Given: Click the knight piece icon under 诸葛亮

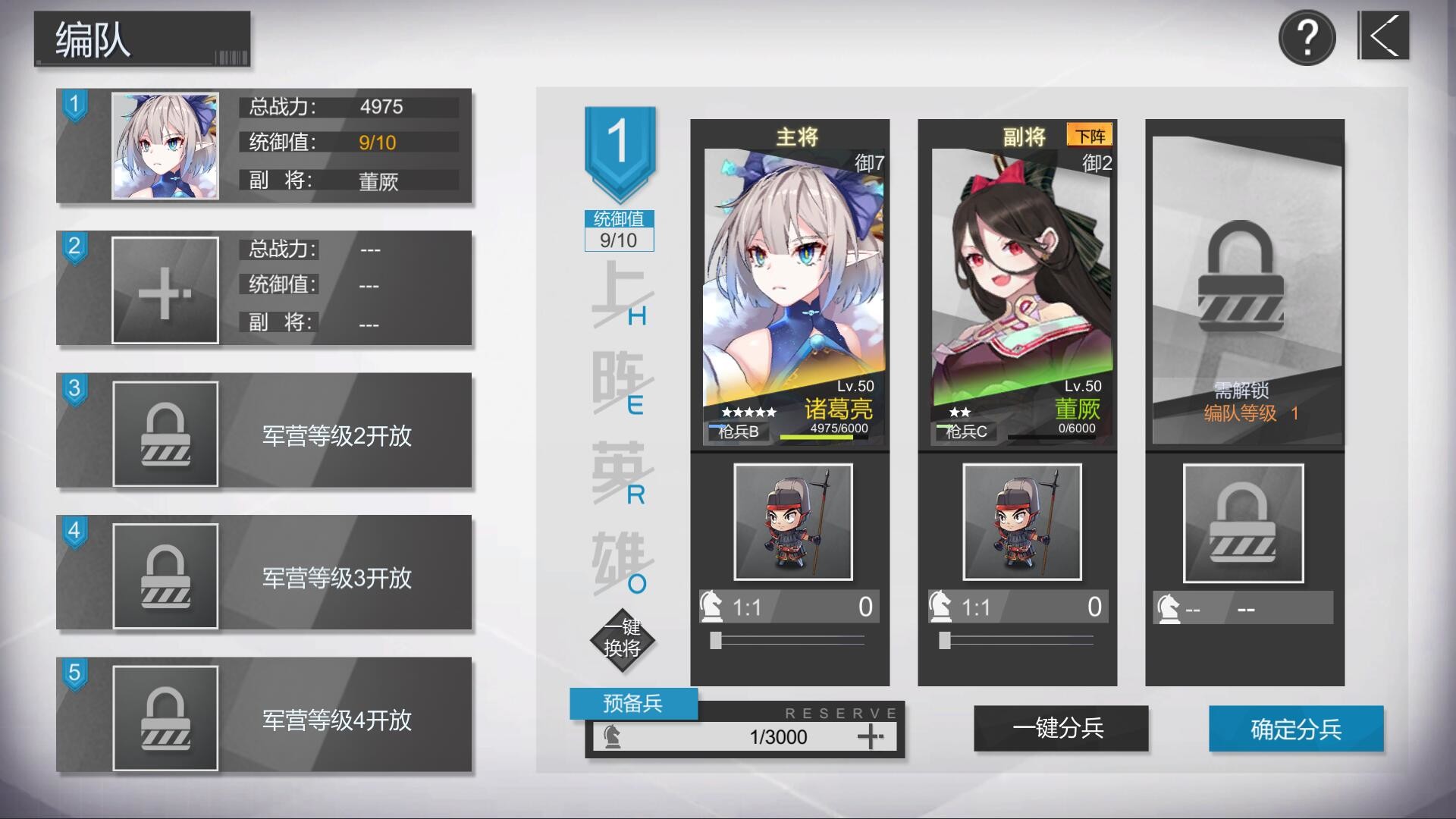Looking at the screenshot, I should [x=710, y=606].
